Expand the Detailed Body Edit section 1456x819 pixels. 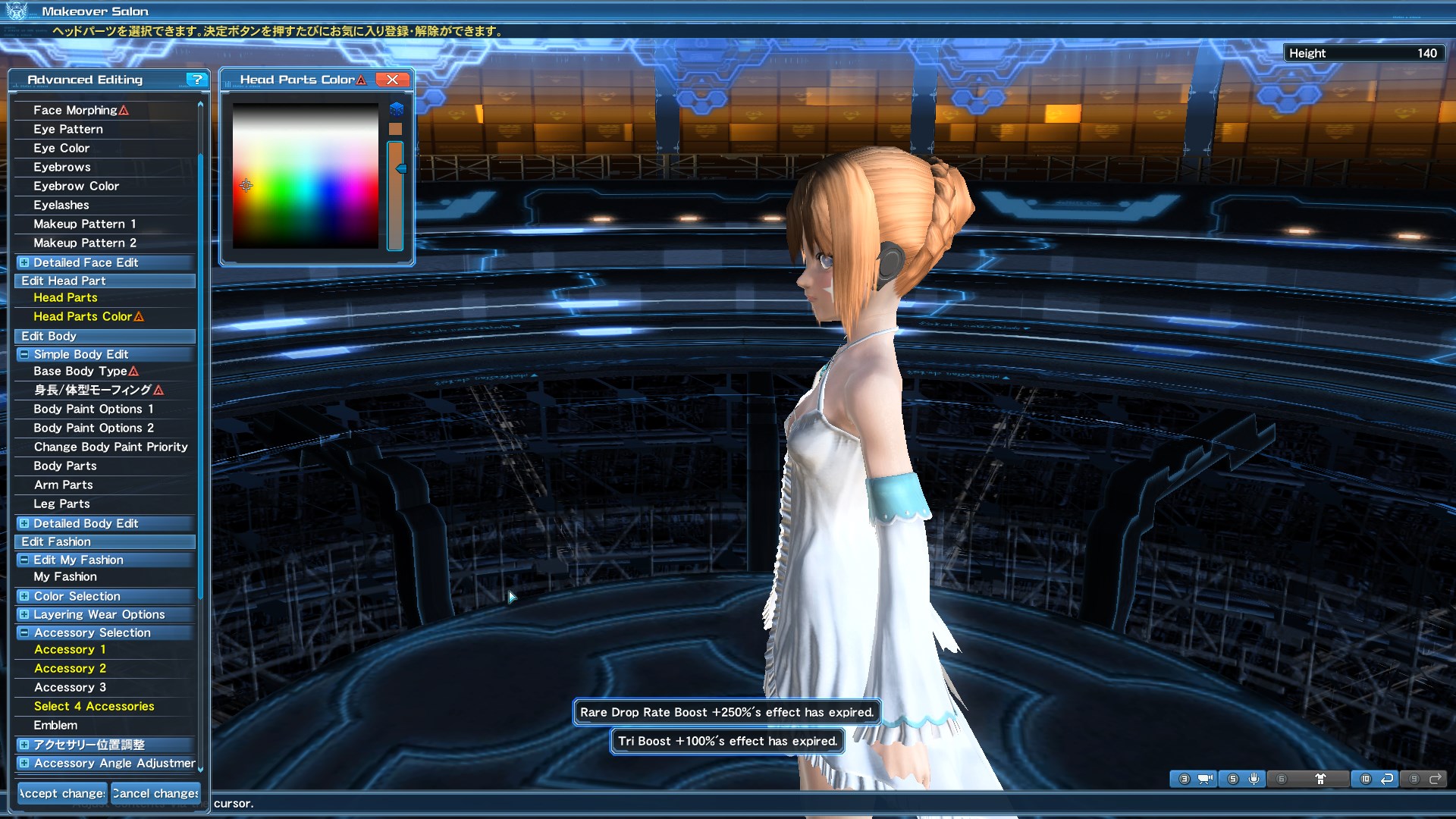point(24,523)
